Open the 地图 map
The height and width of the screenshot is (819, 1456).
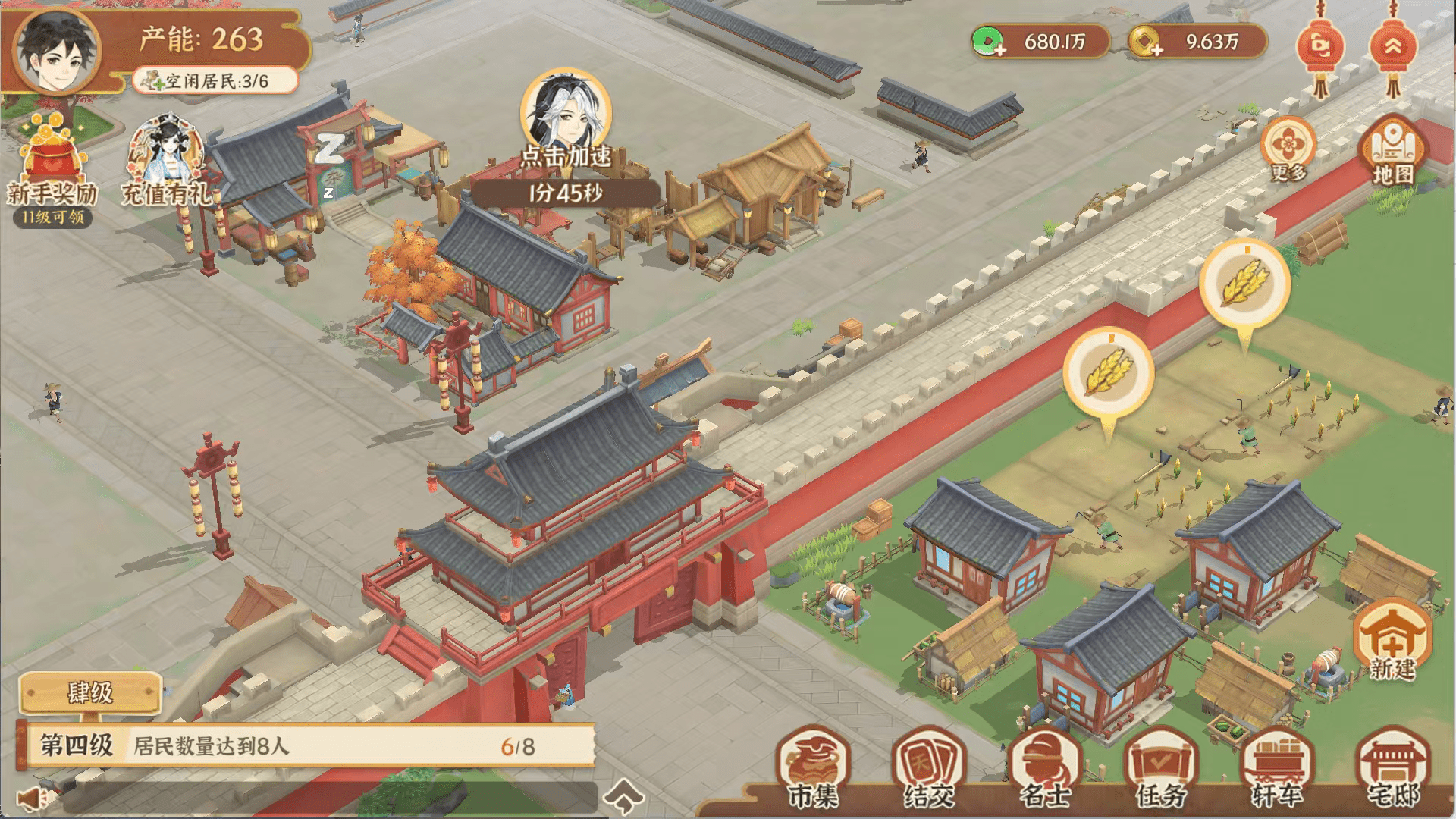click(x=1392, y=151)
